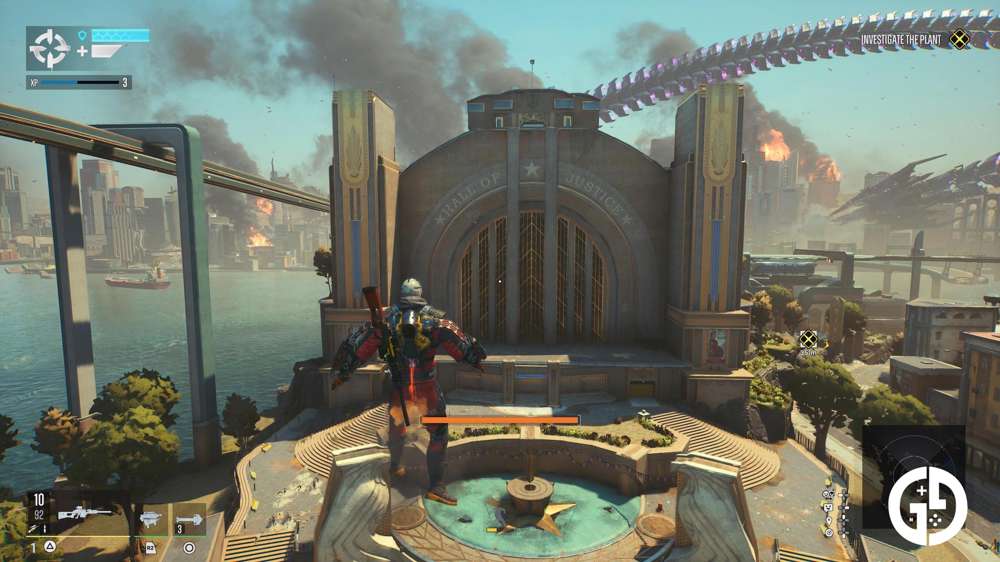Choose the secondary gun slot

click(x=151, y=518)
